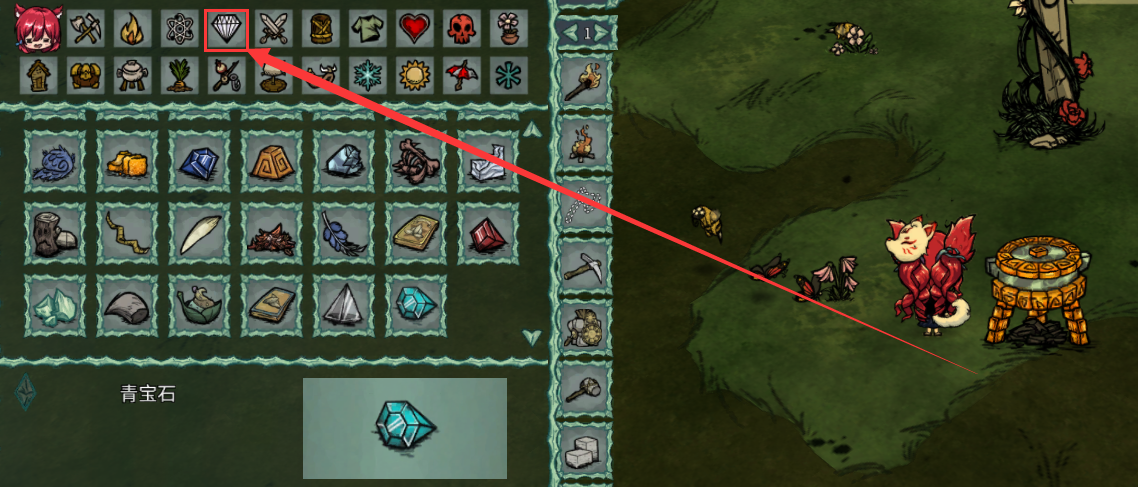Screen dimensions: 1138x487
Task: Open the crossed swords fight tab
Action: click(x=273, y=30)
